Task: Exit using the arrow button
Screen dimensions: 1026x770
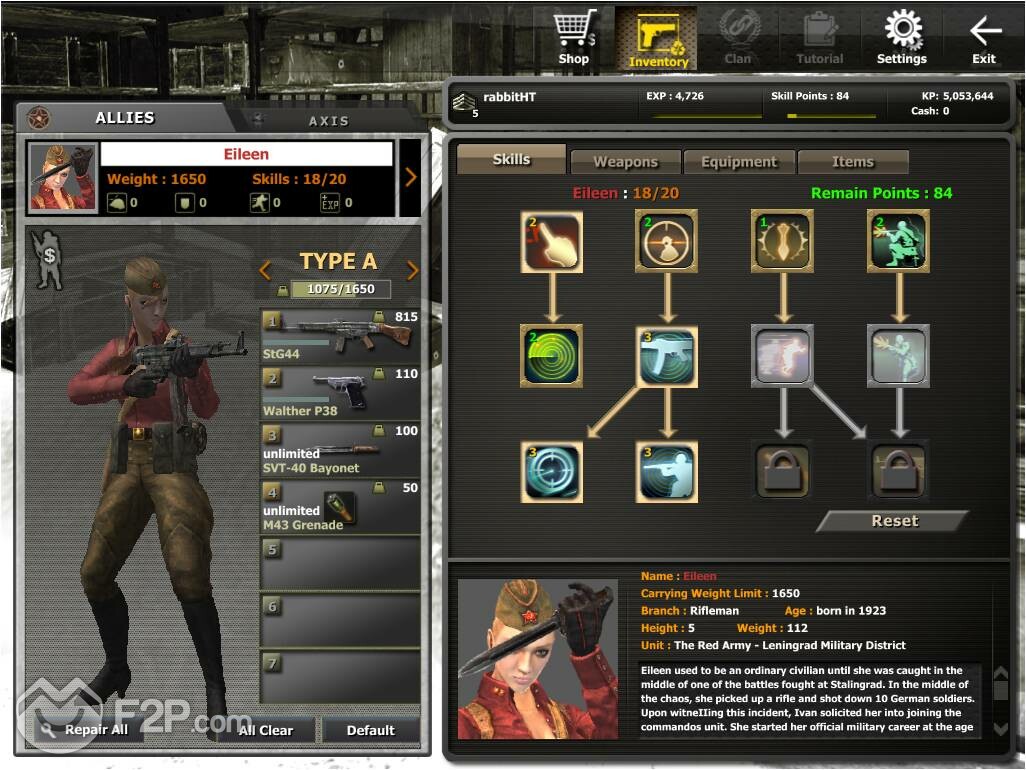Action: tap(984, 37)
